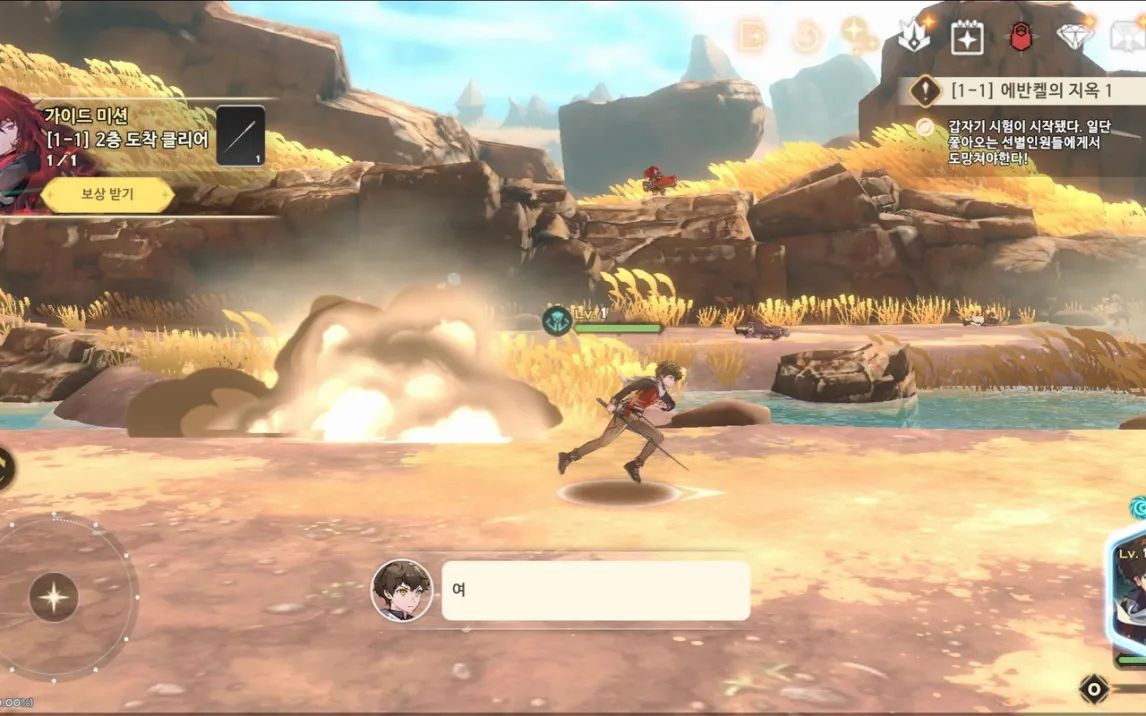Select the needle reward item slot

pos(240,135)
